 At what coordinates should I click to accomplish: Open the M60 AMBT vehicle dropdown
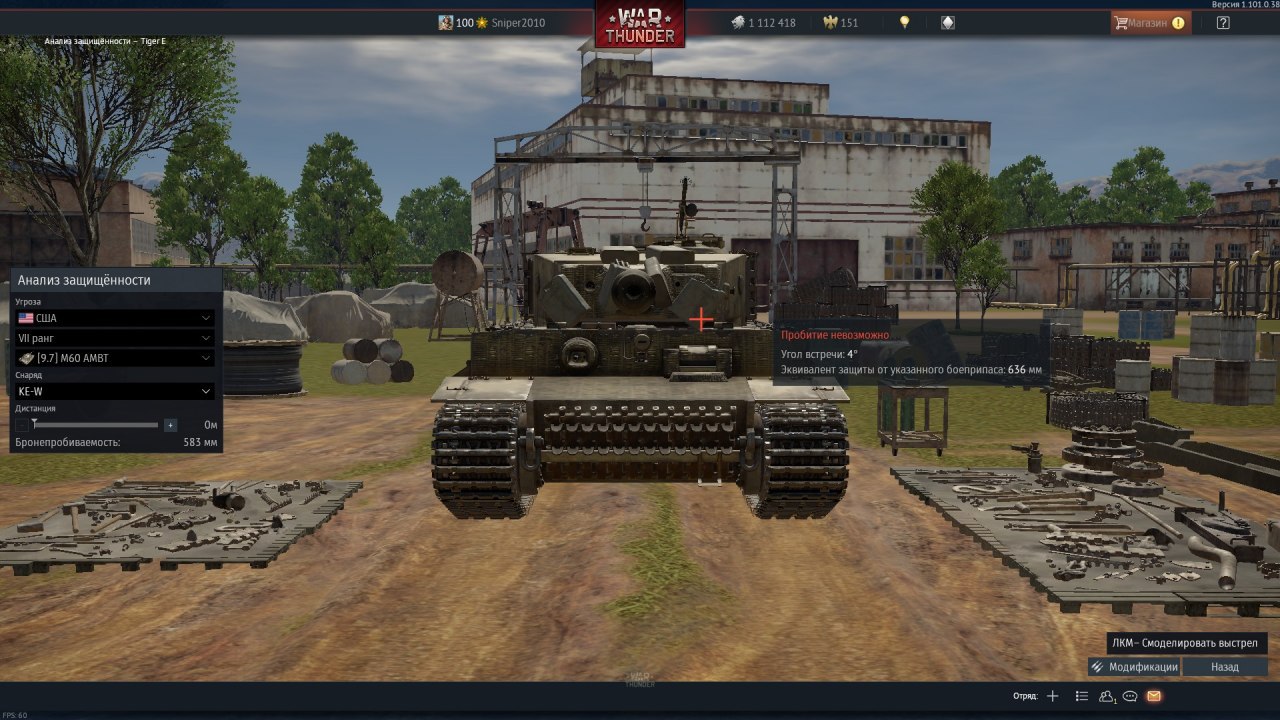pos(115,358)
